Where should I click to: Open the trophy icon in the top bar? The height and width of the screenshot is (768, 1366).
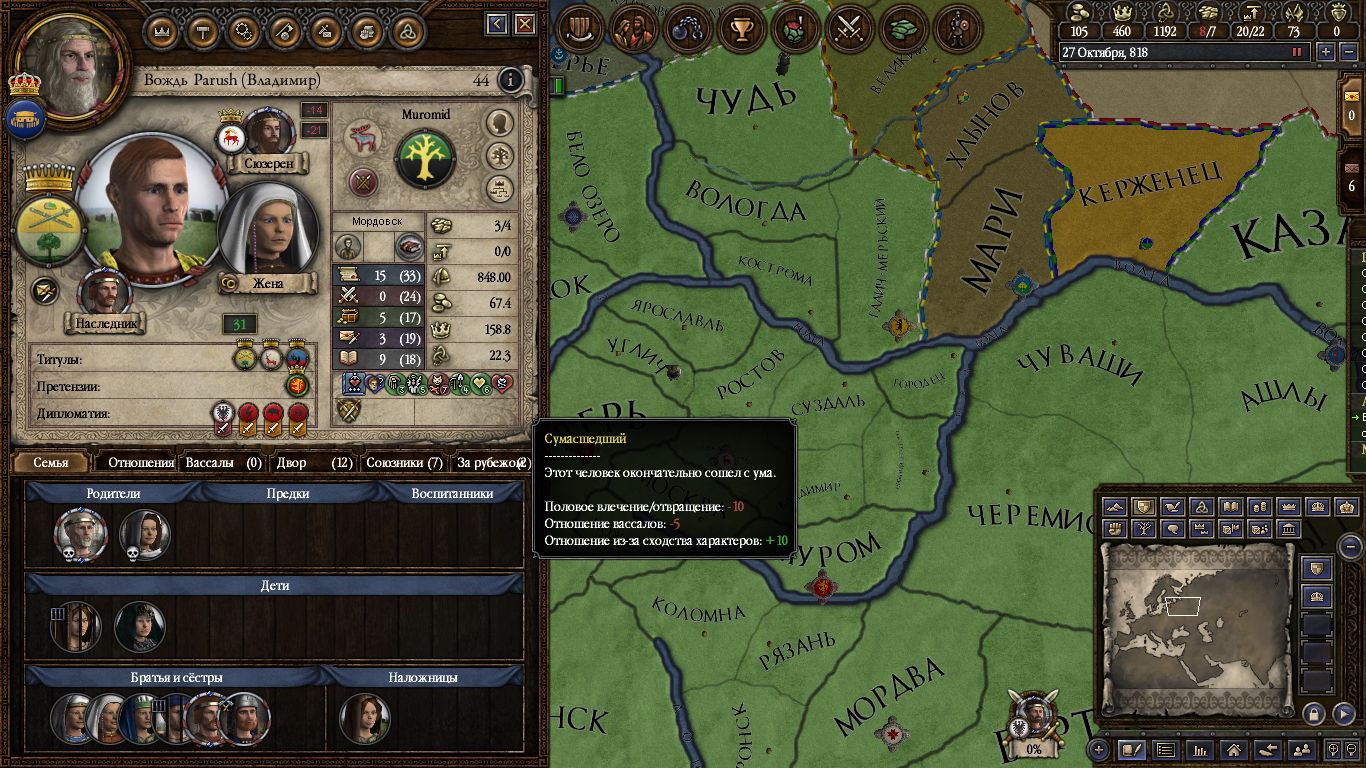(741, 29)
